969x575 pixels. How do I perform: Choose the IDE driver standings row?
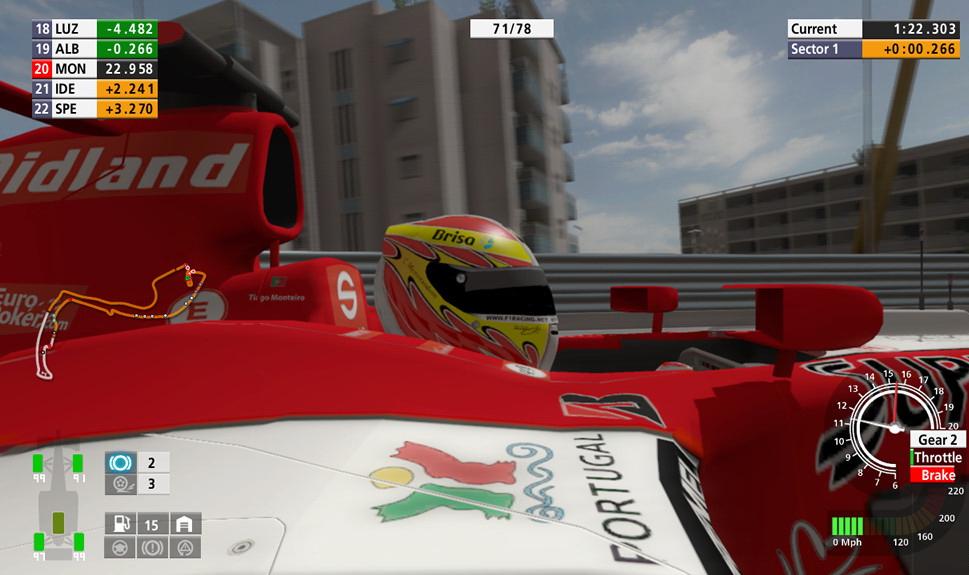click(95, 89)
